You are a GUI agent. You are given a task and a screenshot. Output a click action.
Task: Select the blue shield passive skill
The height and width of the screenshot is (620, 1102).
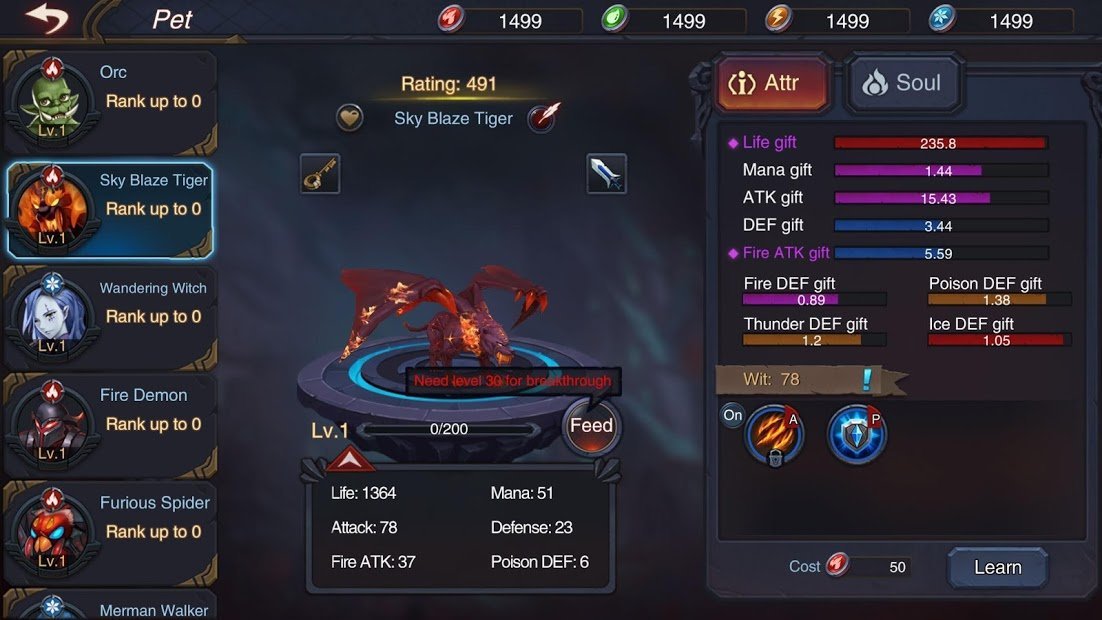coord(856,435)
